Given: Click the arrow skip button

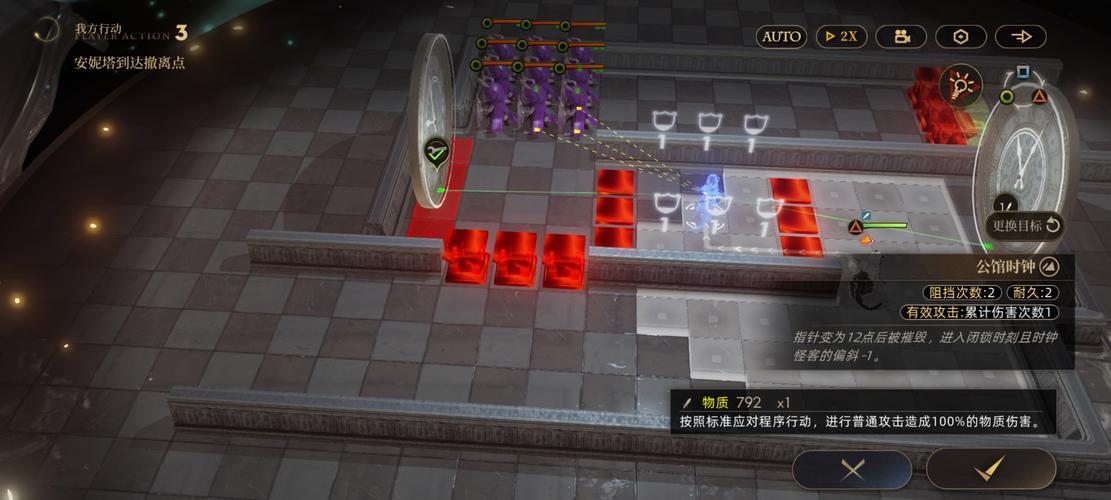Looking at the screenshot, I should (x=1021, y=37).
